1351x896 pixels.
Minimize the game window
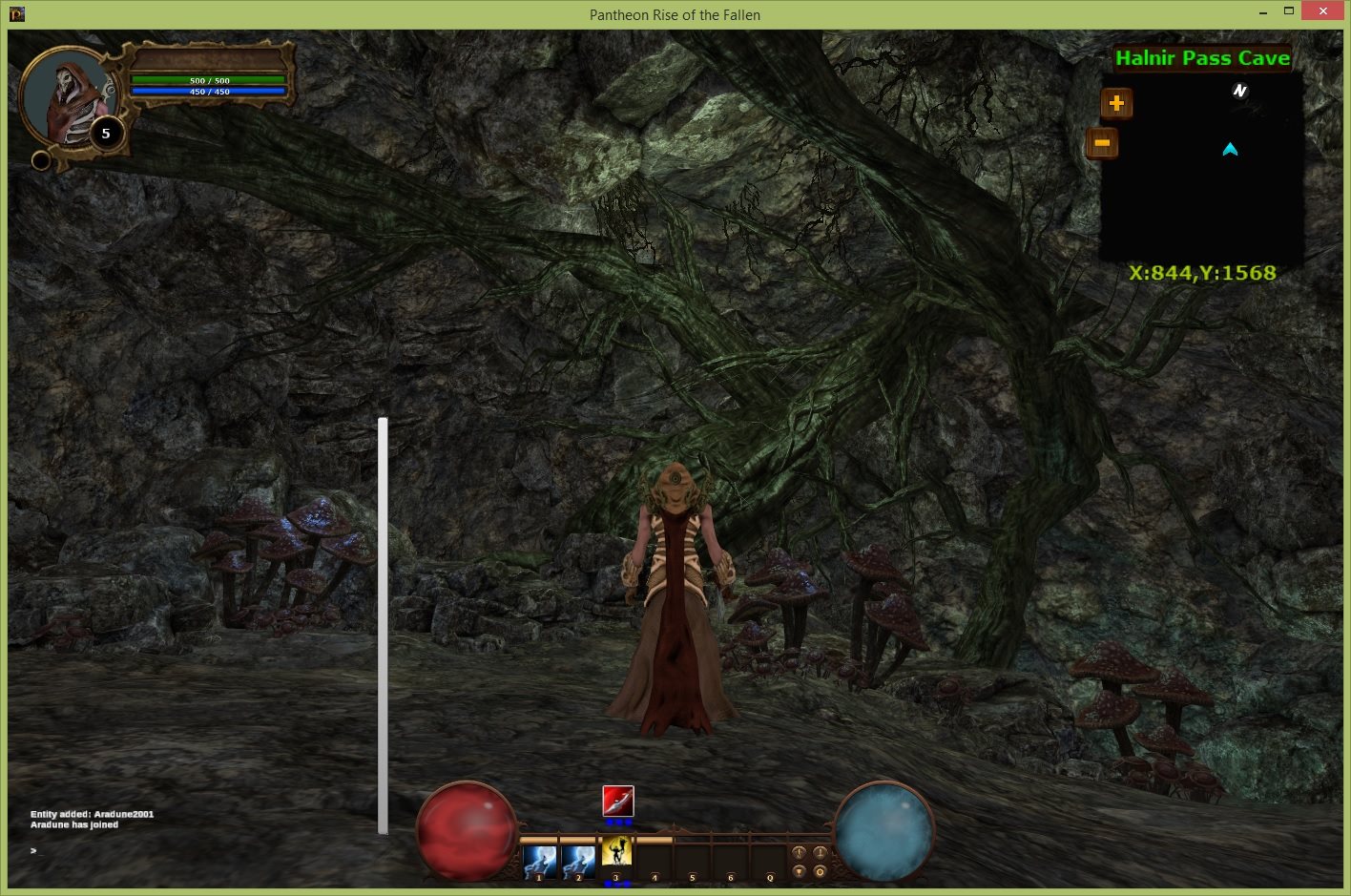pos(1263,13)
